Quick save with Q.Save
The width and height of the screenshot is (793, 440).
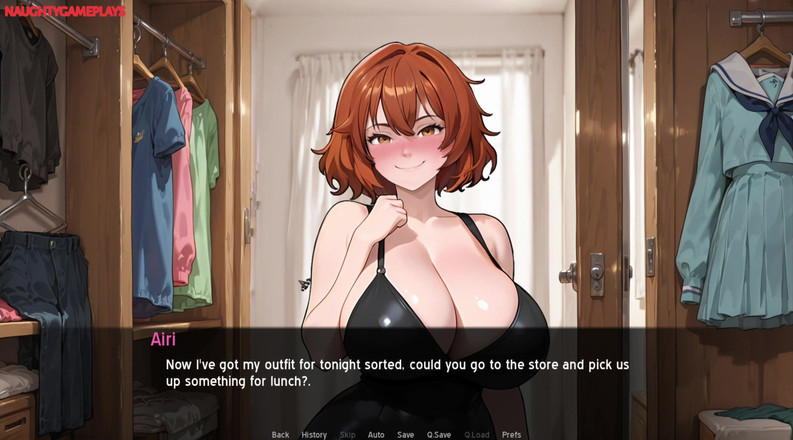point(438,434)
